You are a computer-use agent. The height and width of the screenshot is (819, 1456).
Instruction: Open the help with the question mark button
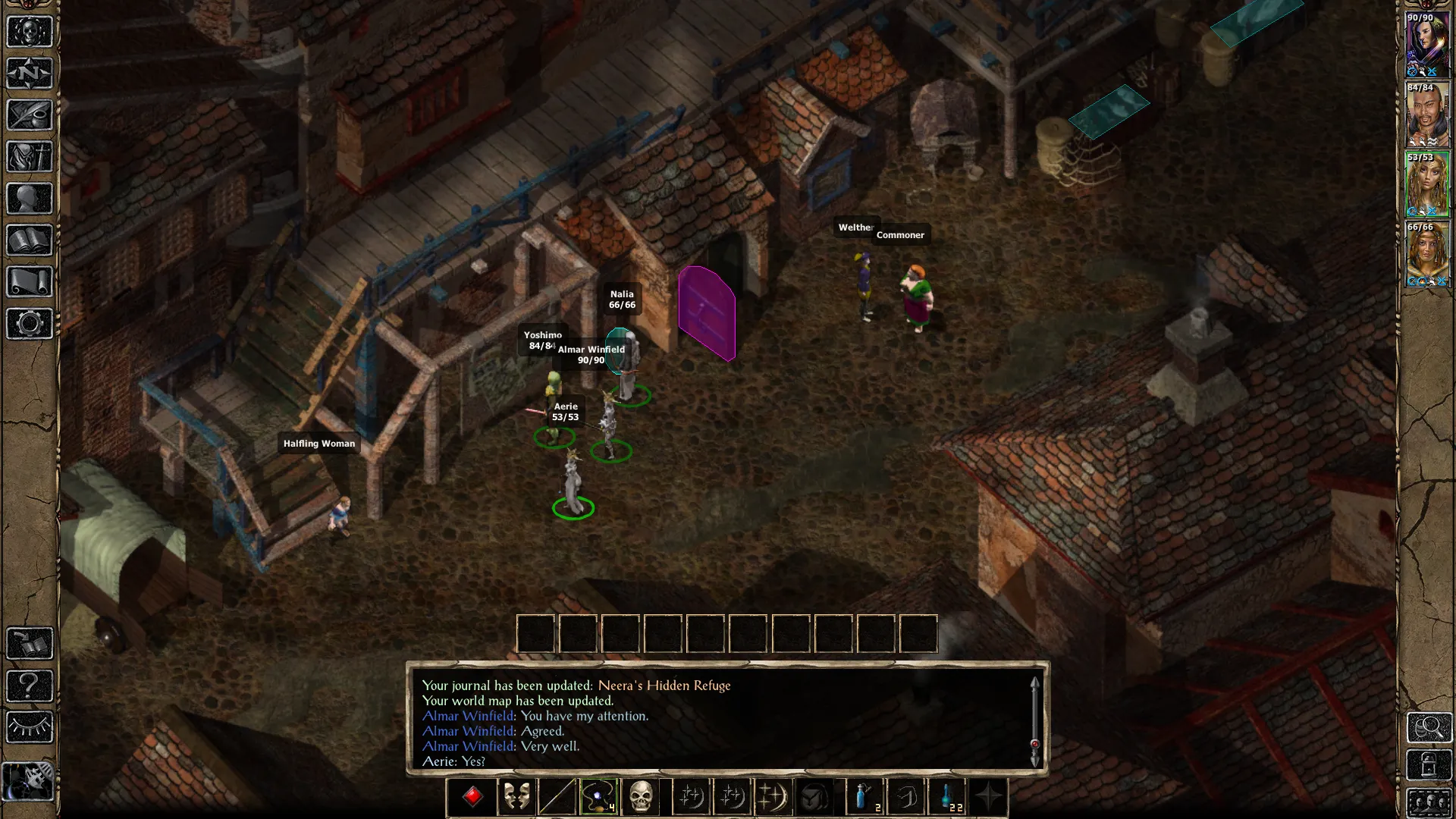(30, 686)
